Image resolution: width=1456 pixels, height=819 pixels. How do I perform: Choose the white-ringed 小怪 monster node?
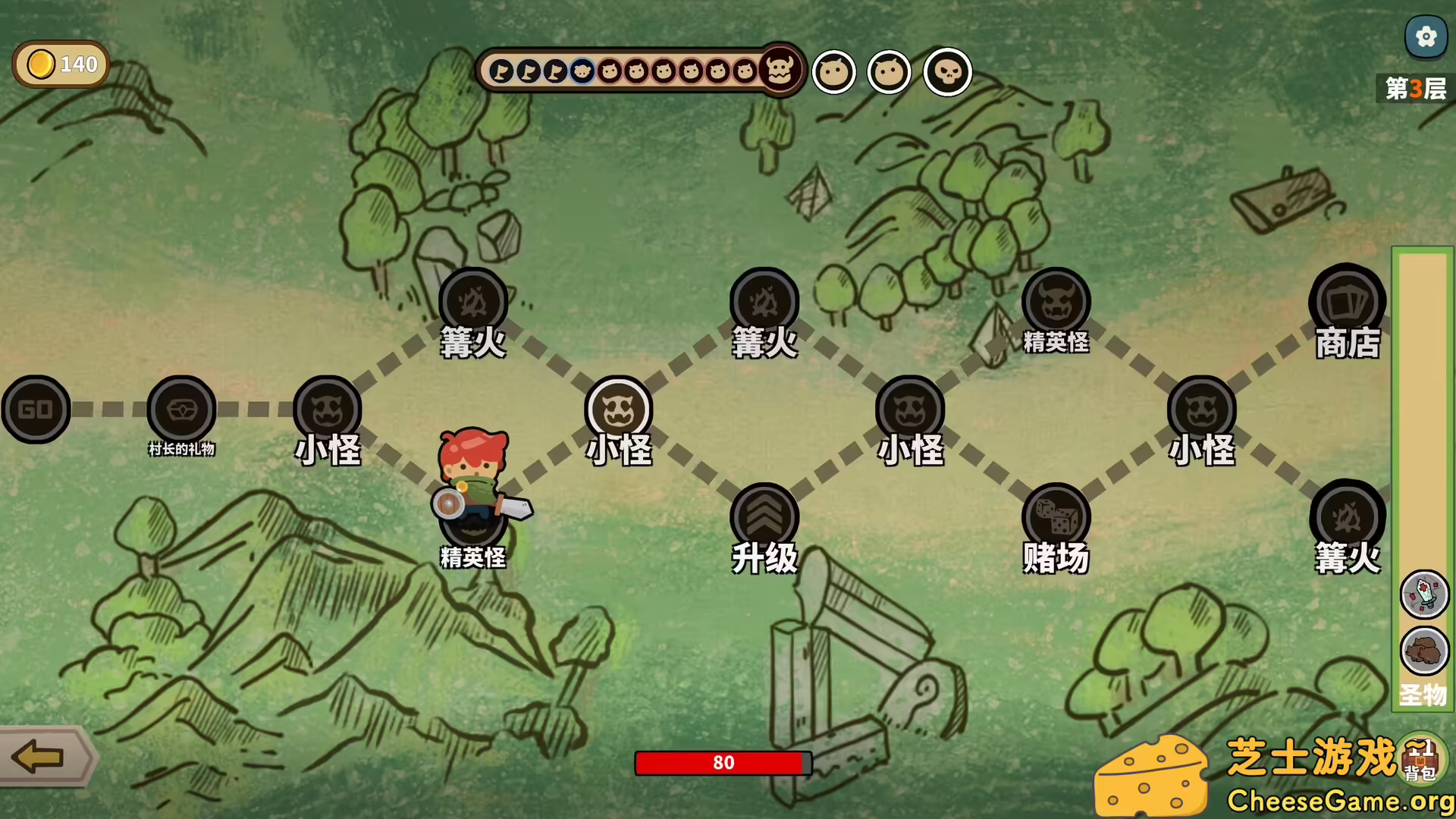pos(619,409)
